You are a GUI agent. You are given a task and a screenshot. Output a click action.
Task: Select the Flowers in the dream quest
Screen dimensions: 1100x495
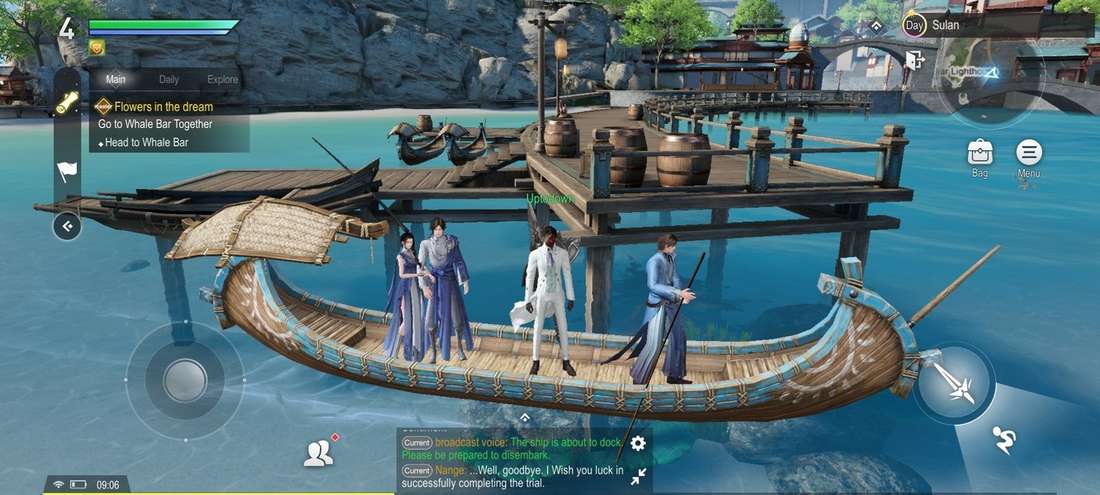[x=163, y=106]
